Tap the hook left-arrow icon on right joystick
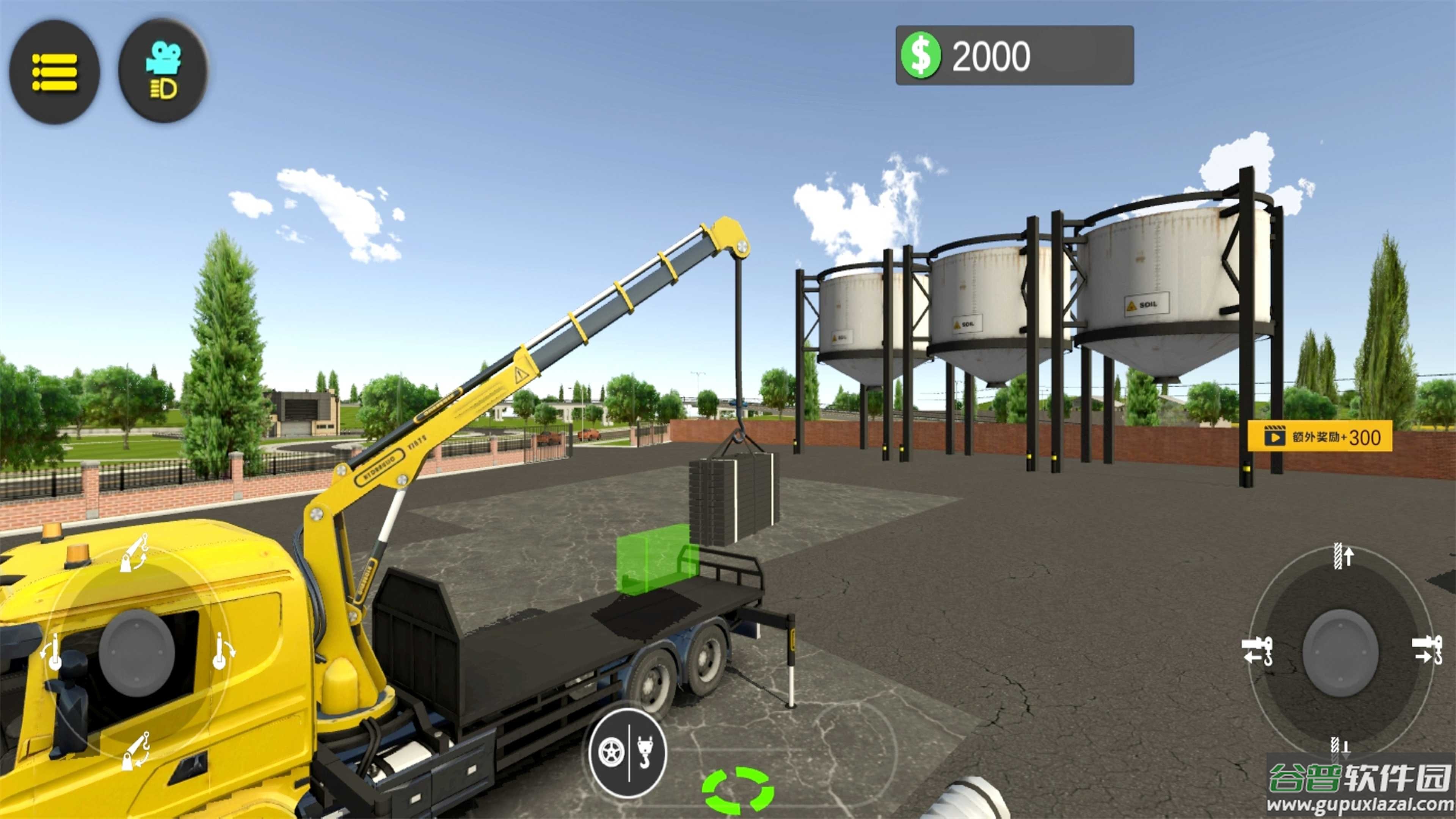This screenshot has width=1456, height=819. pyautogui.click(x=1257, y=651)
